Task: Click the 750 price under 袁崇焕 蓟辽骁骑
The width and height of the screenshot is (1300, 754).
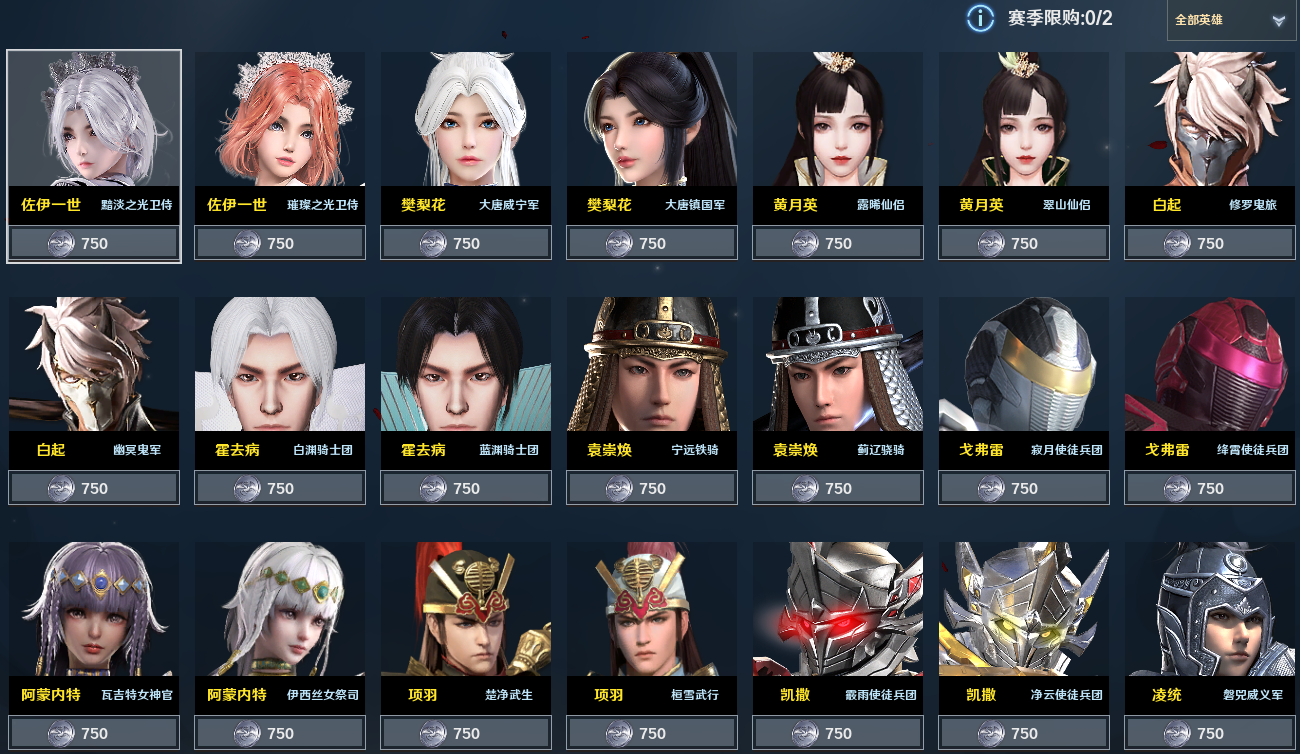Action: 838,488
